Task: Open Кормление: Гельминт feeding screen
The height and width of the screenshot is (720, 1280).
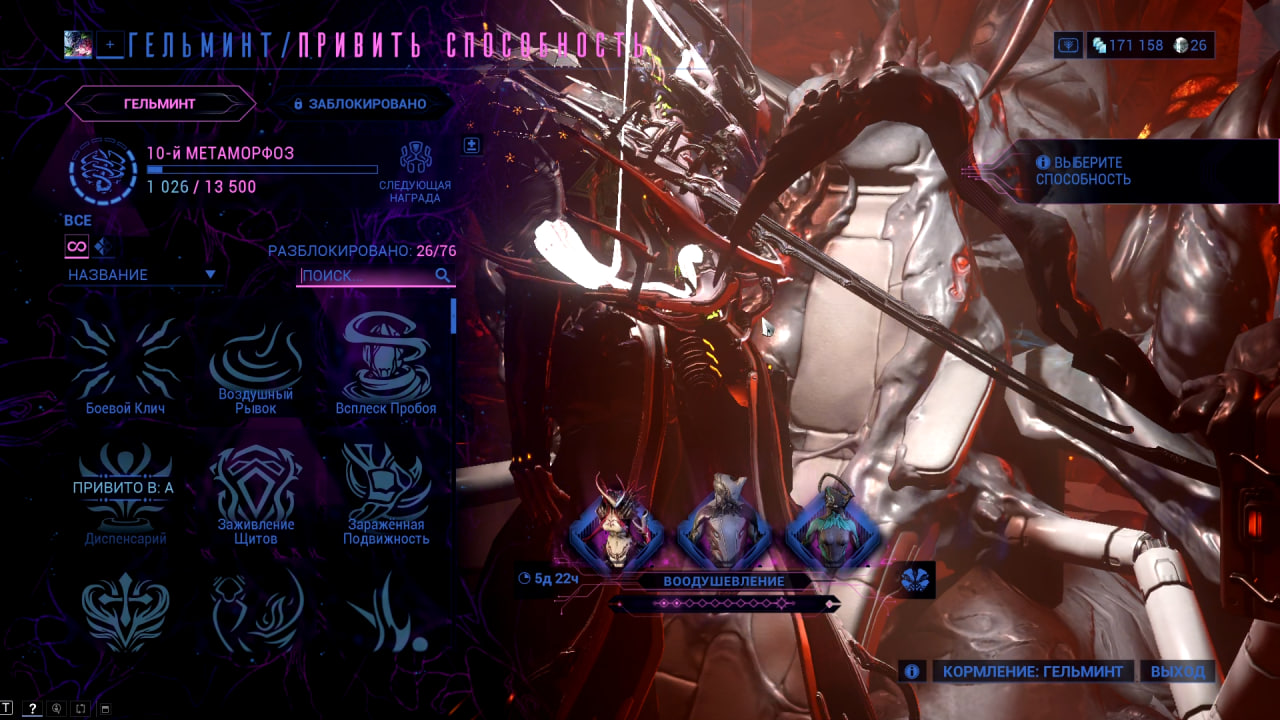Action: [x=1033, y=671]
